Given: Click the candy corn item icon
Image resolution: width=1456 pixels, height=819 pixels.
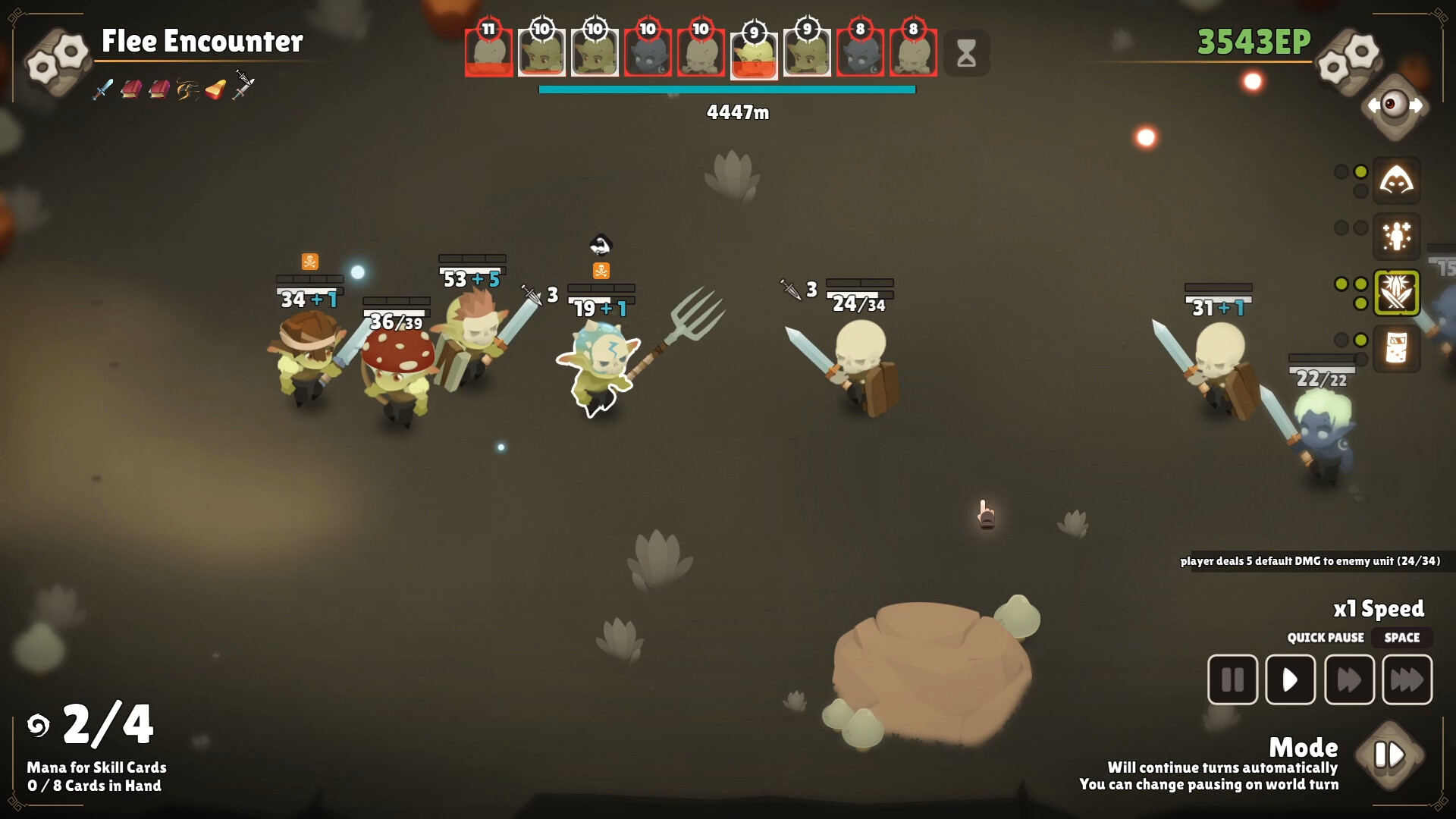Looking at the screenshot, I should point(216,90).
